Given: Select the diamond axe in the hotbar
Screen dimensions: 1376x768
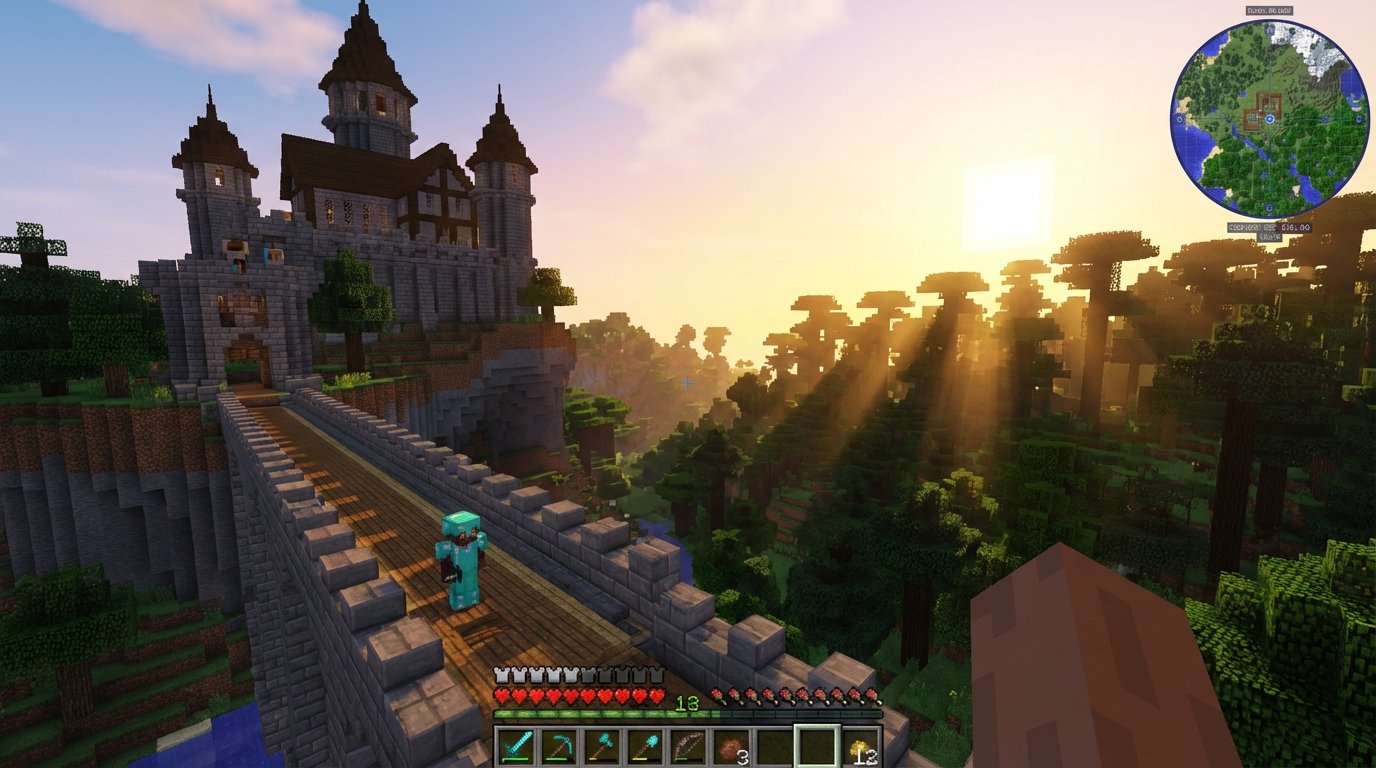Looking at the screenshot, I should 600,746.
